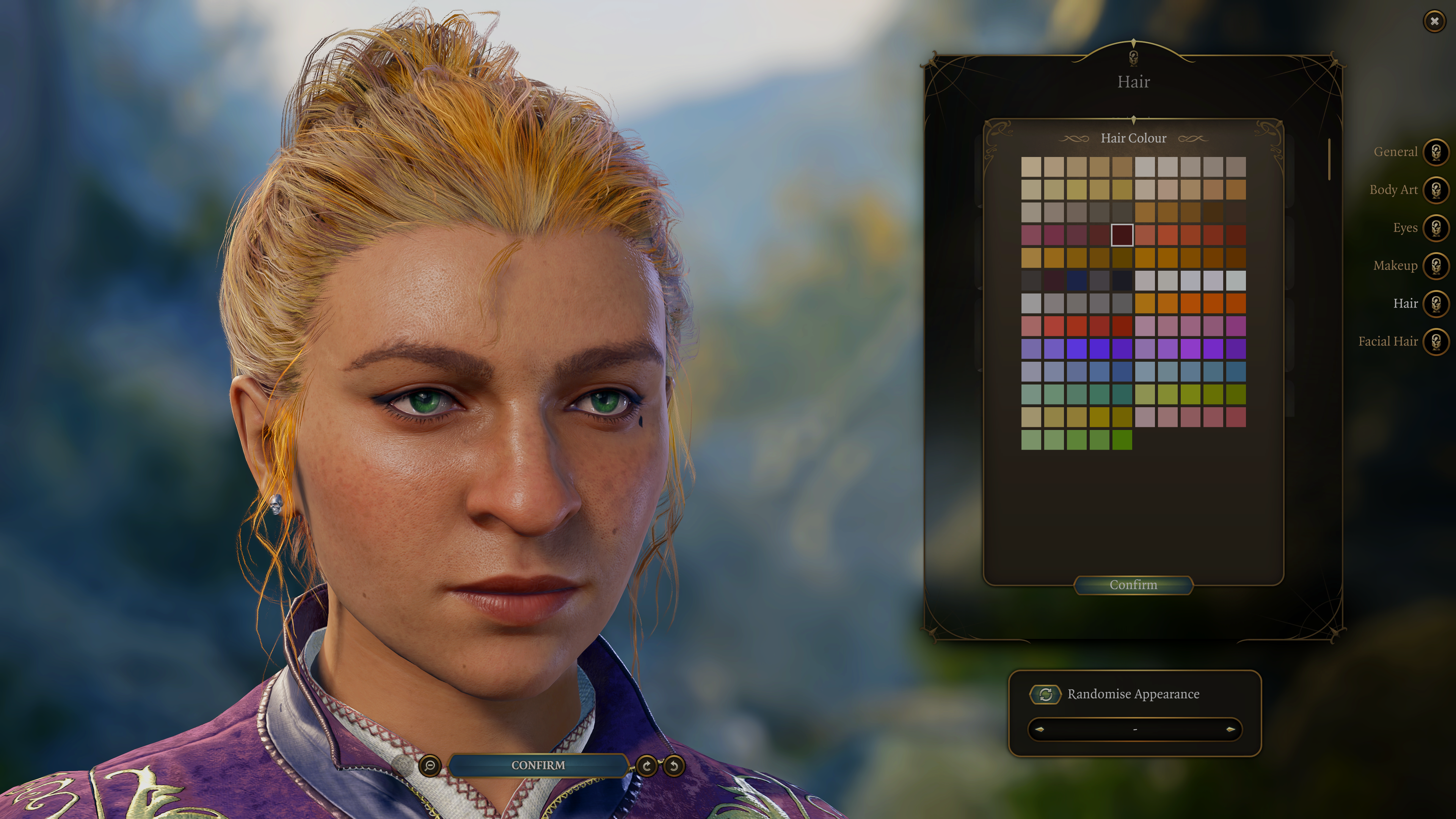1456x819 pixels.
Task: Close the appearance editor with the X button
Action: pos(1434,22)
